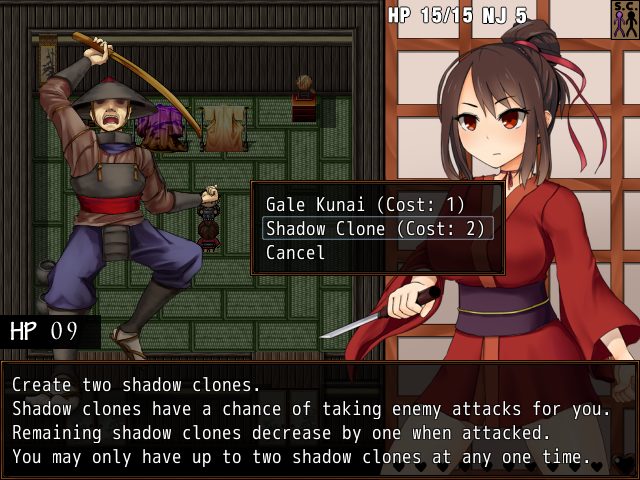Select the Gale Kunai skill
Image resolution: width=640 pixels, height=480 pixels.
pos(365,204)
